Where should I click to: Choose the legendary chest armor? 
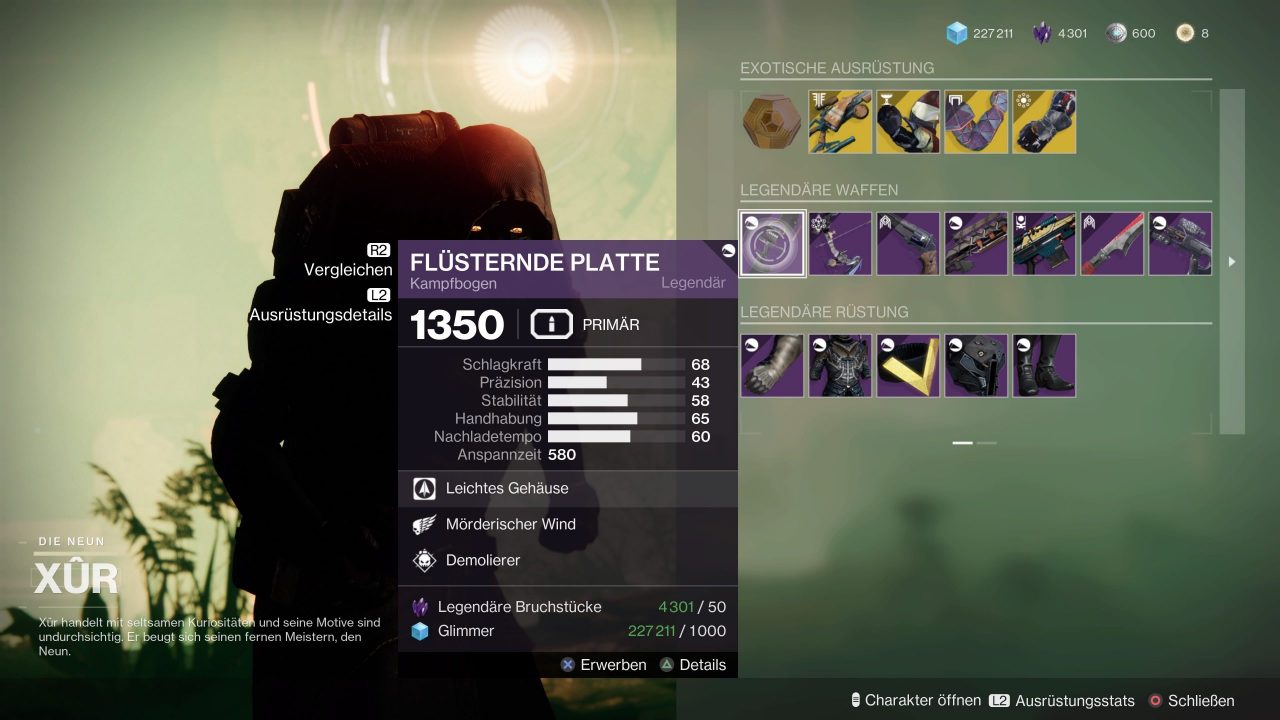(x=840, y=365)
